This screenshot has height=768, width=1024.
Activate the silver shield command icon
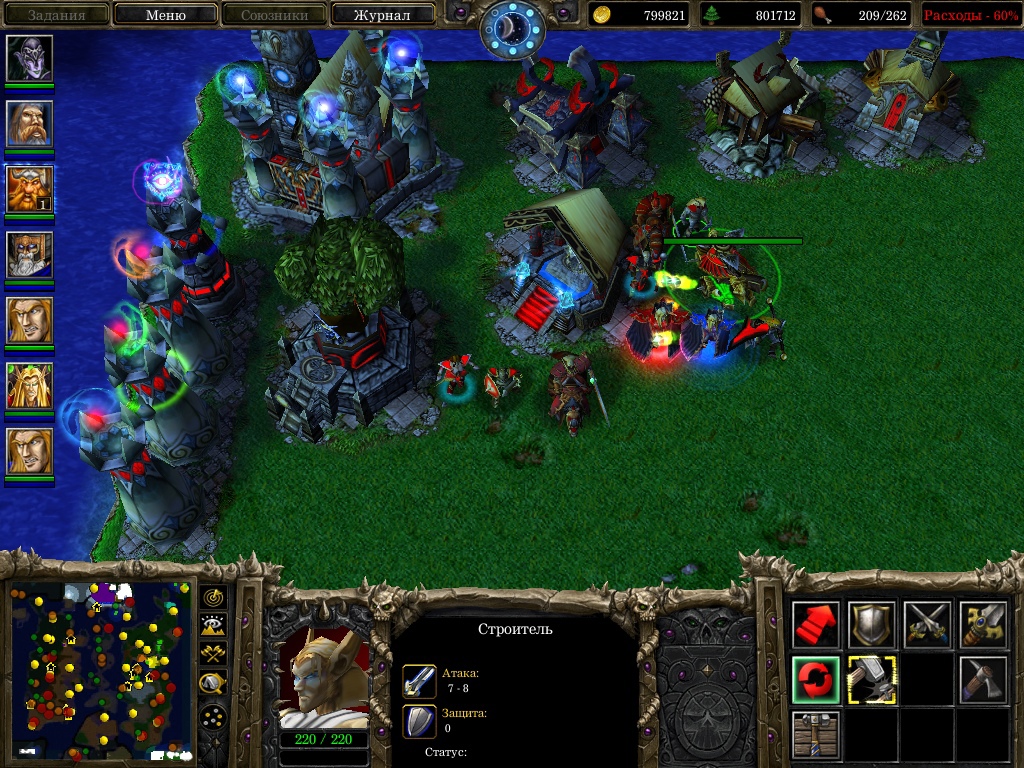pyautogui.click(x=872, y=625)
